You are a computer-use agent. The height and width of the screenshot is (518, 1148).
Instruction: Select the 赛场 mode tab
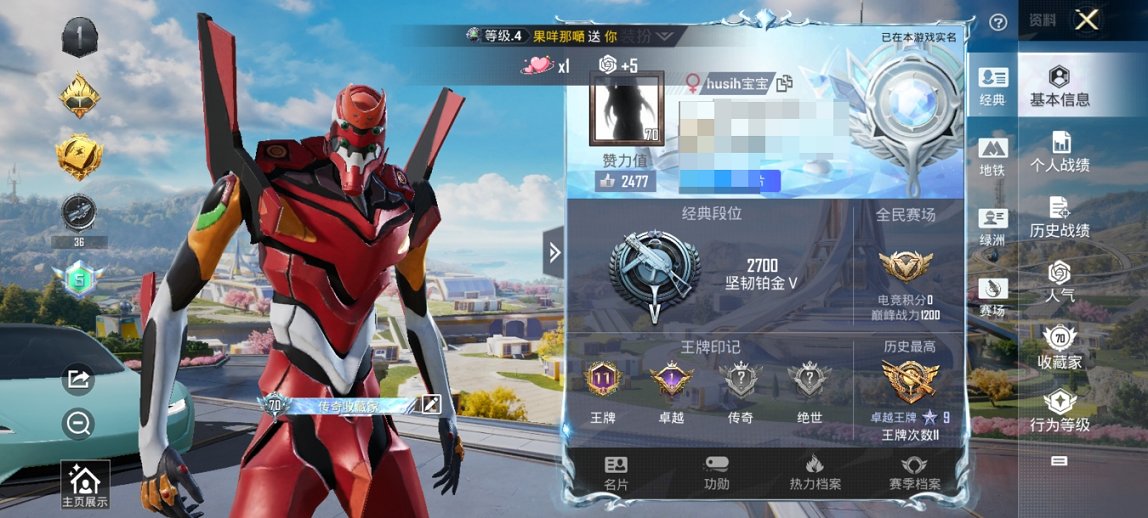(992, 298)
